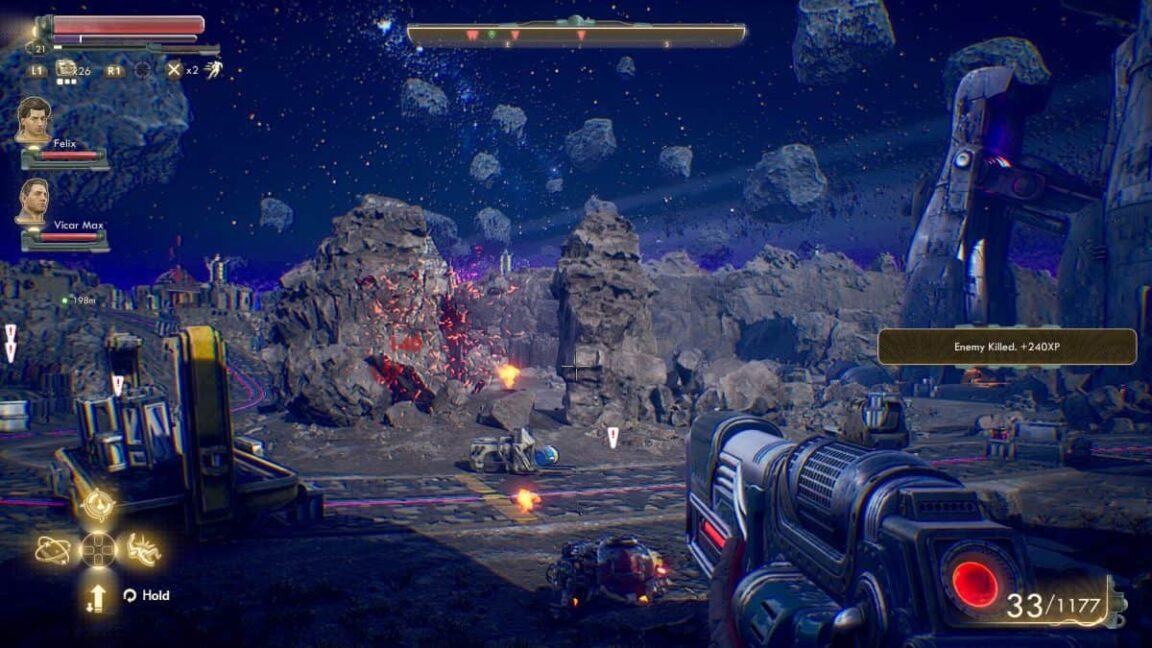Select Vicar Max's companion portrait

33,202
